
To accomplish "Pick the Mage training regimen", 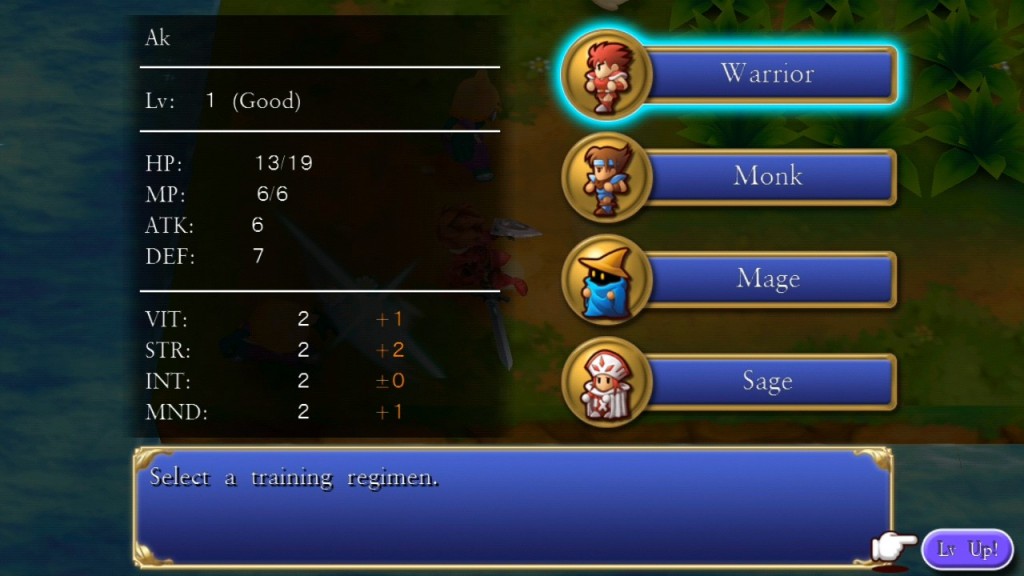I will point(768,279).
